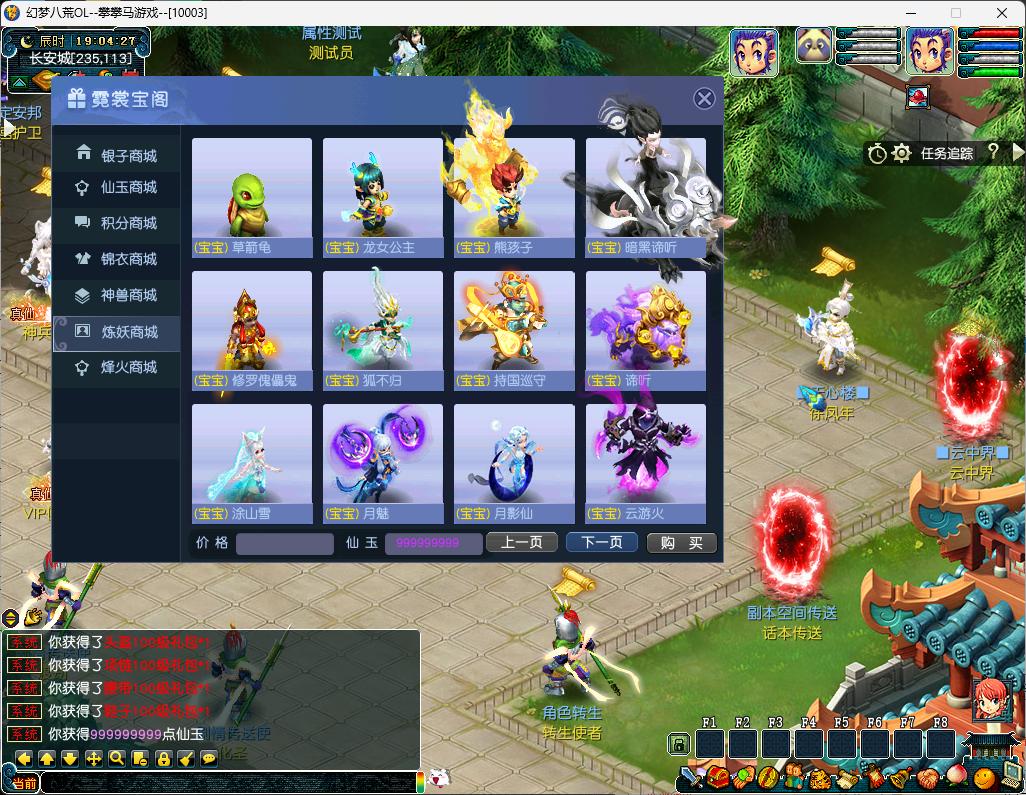Image resolution: width=1026 pixels, height=795 pixels.
Task: Close the 霓裳宝阁 shop window
Action: pos(704,98)
